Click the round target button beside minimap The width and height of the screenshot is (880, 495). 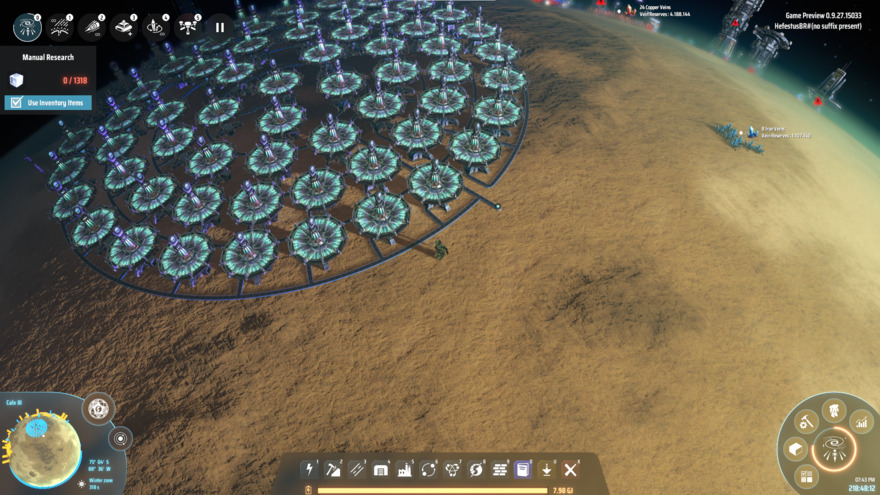point(121,438)
